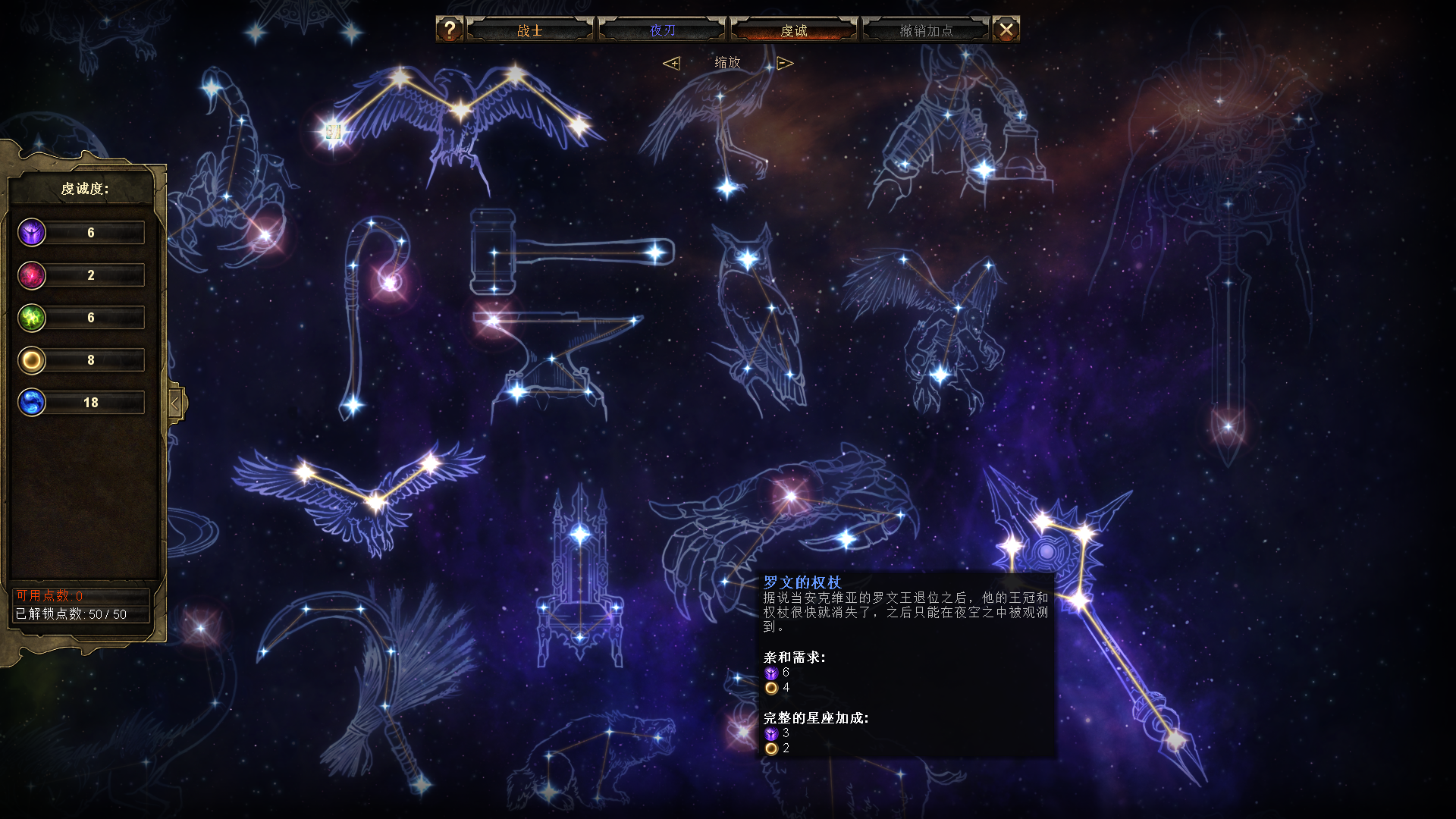Image resolution: width=1456 pixels, height=819 pixels.
Task: Select the top star of the throne constellation
Action: [580, 534]
